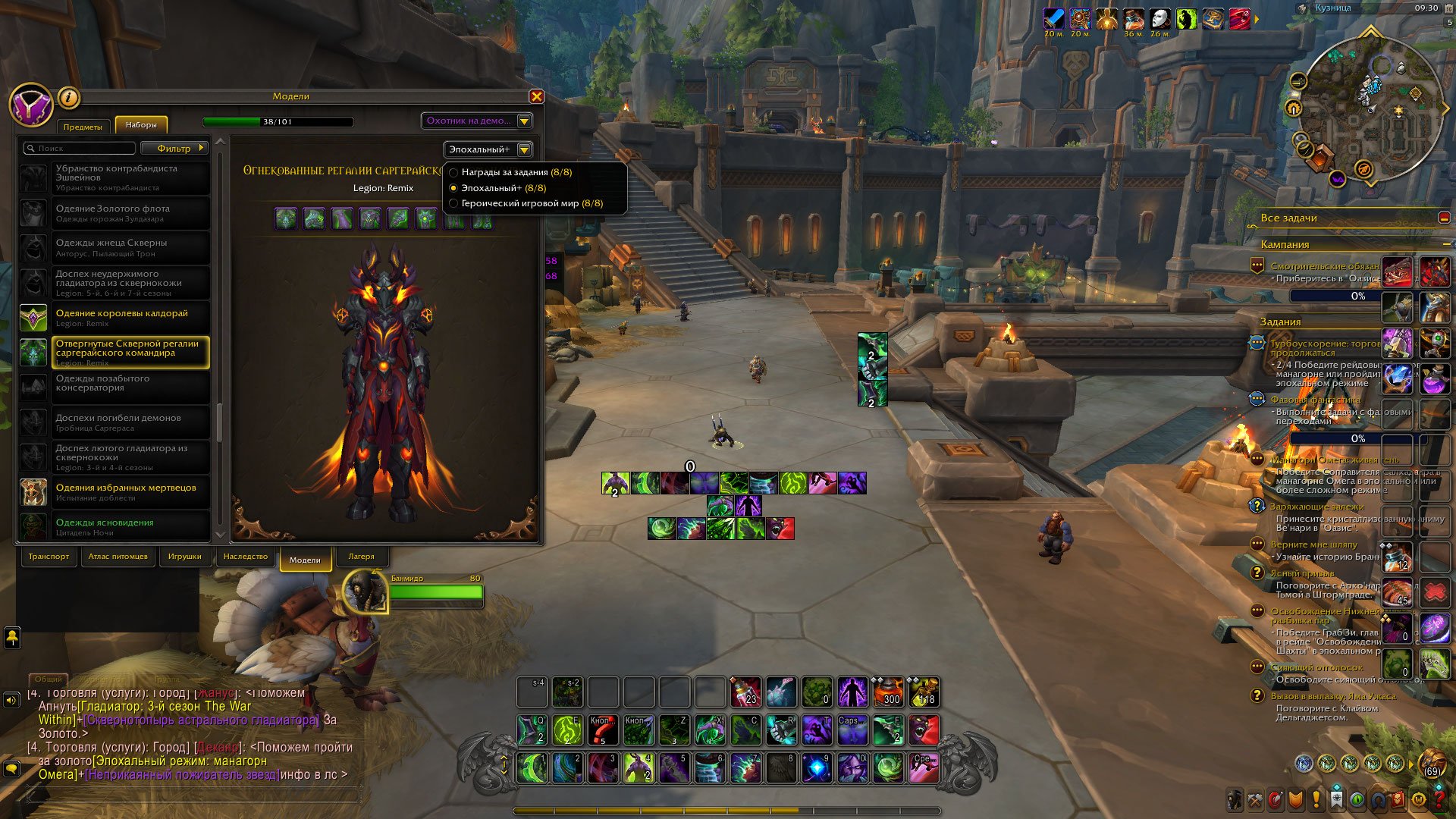Image resolution: width=1456 pixels, height=819 pixels.
Task: Collapse the Все задачи objective tracker
Action: (x=1444, y=218)
